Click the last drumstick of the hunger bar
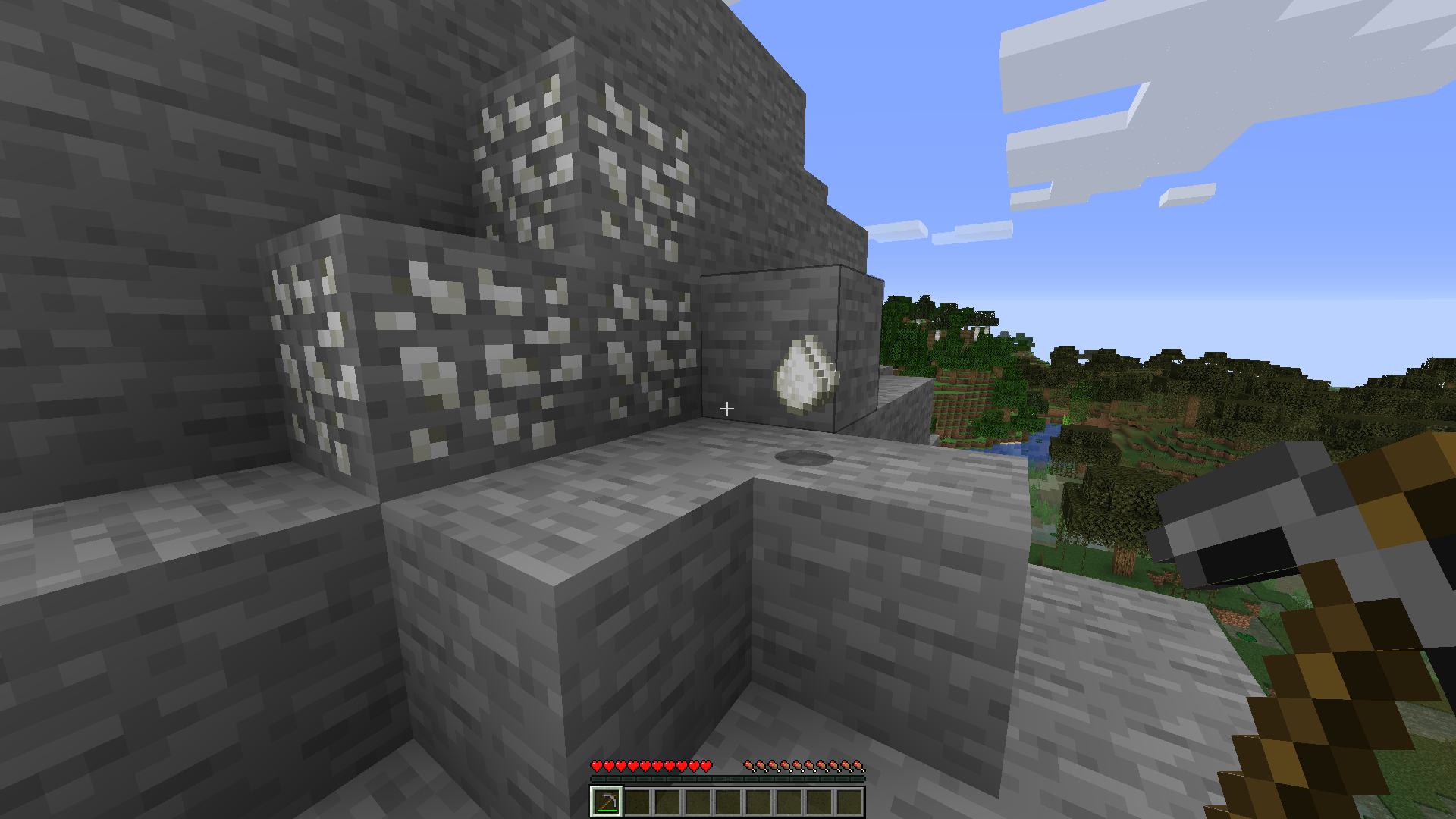Image resolution: width=1456 pixels, height=819 pixels. [859, 766]
